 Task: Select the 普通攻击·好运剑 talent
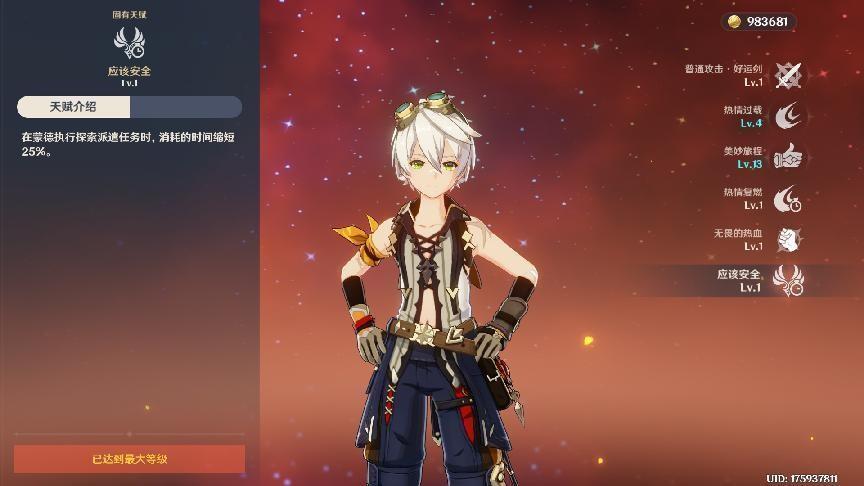pos(789,74)
